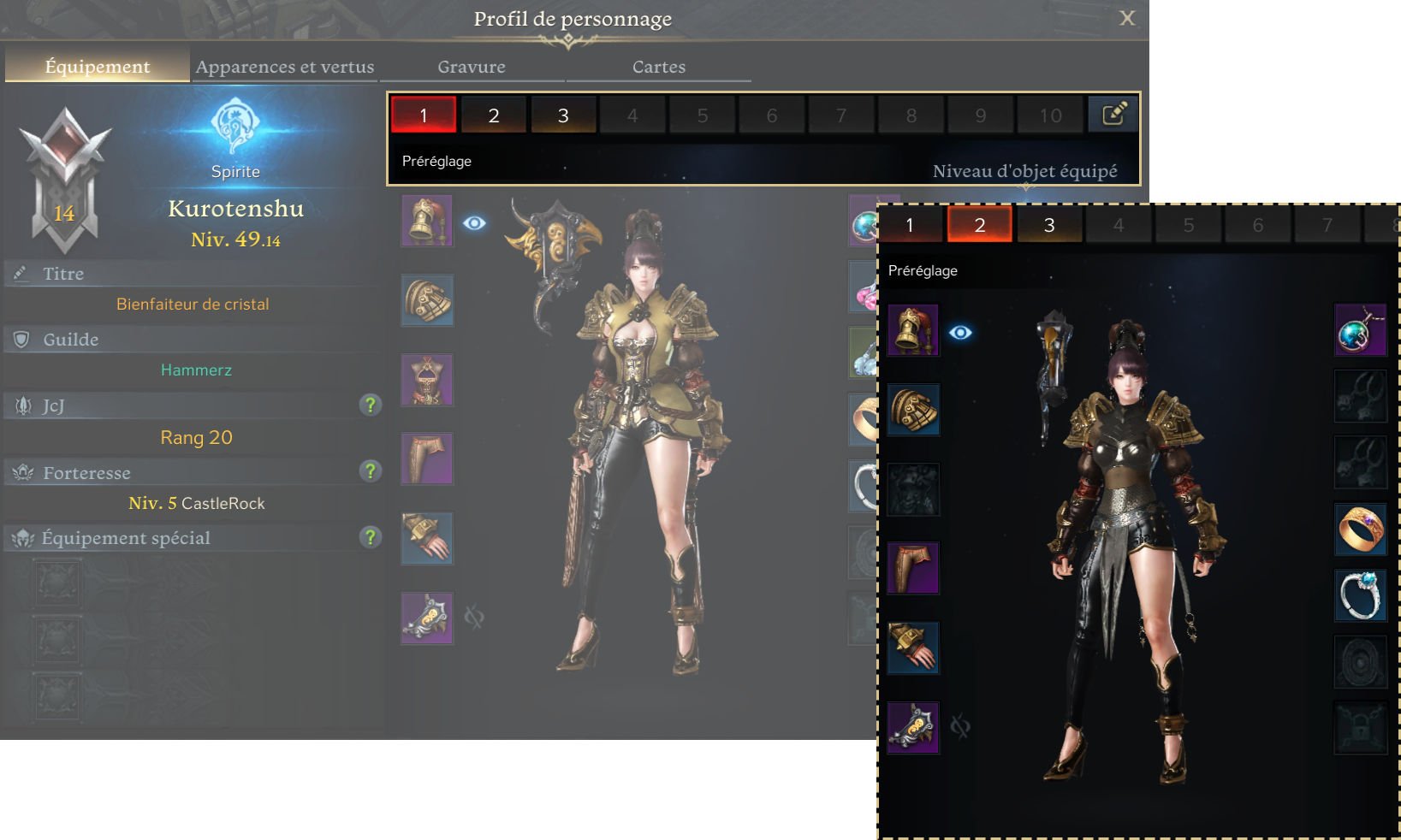Image resolution: width=1401 pixels, height=840 pixels.
Task: Switch to the Cartes tab
Action: pyautogui.click(x=659, y=67)
